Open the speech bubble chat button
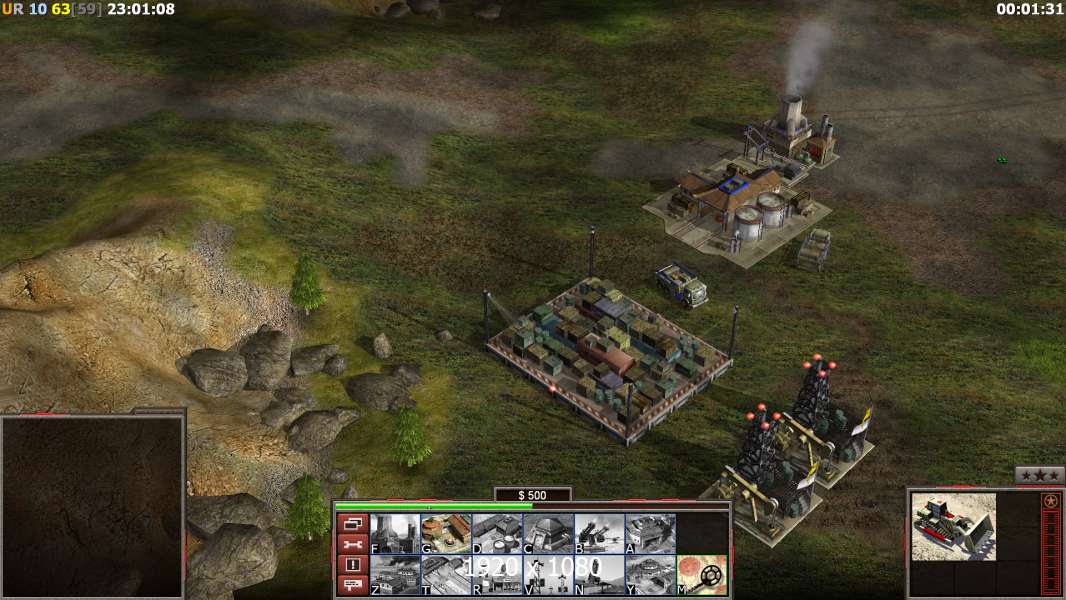Viewport: 1066px width, 600px height. [x=352, y=585]
